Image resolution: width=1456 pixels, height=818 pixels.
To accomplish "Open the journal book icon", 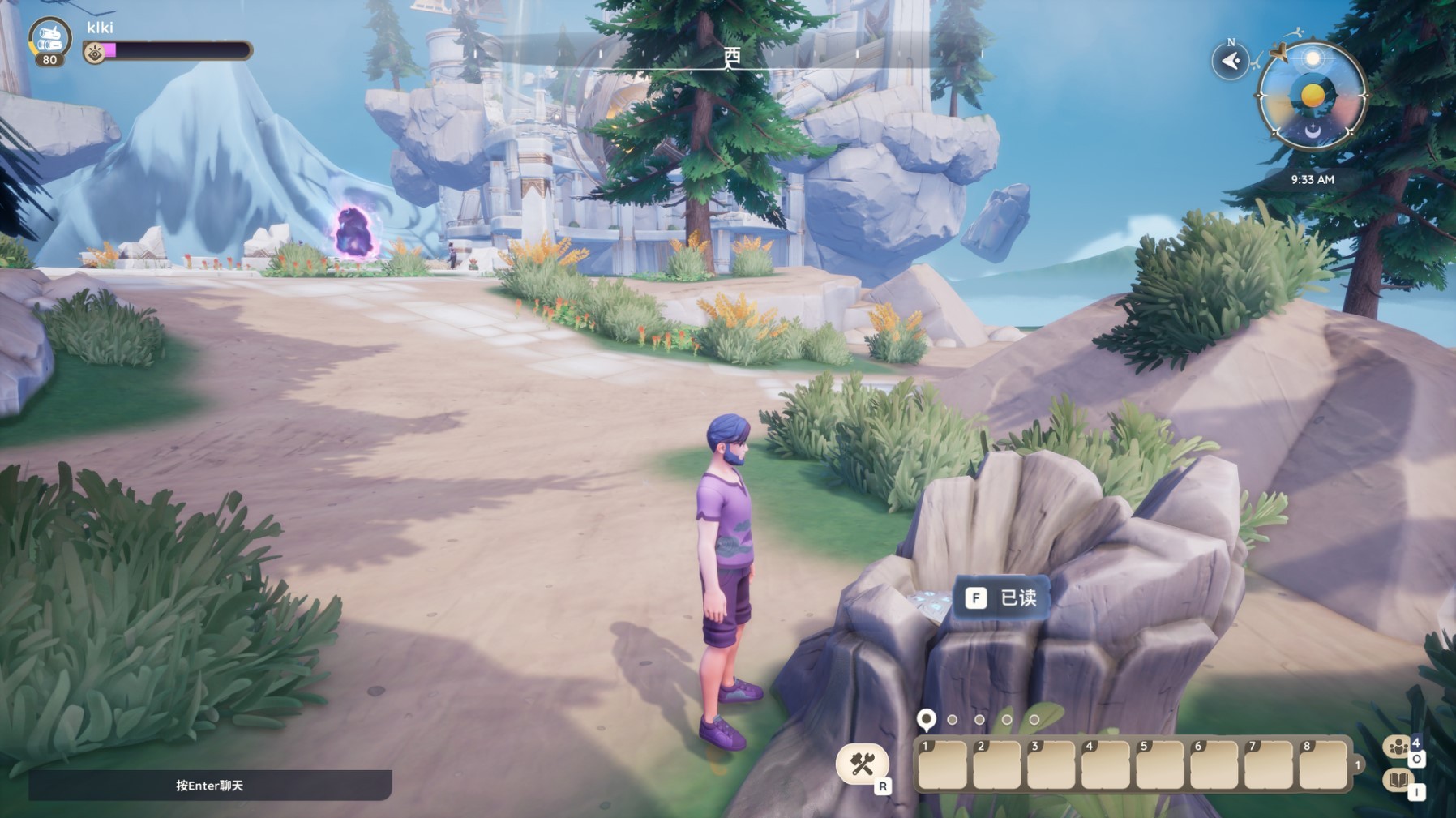I will (1398, 780).
